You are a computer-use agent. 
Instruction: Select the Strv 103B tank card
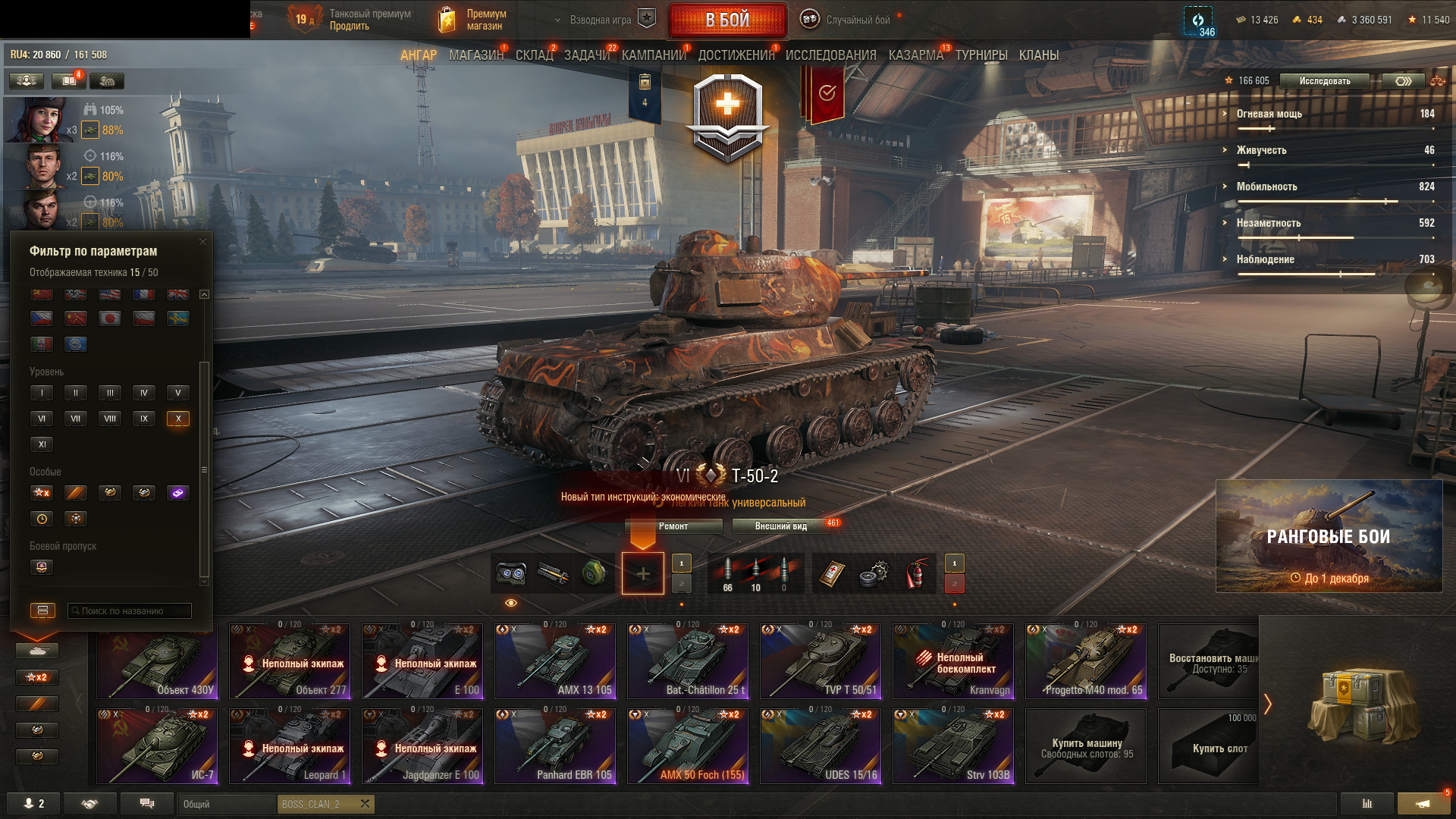click(x=953, y=746)
